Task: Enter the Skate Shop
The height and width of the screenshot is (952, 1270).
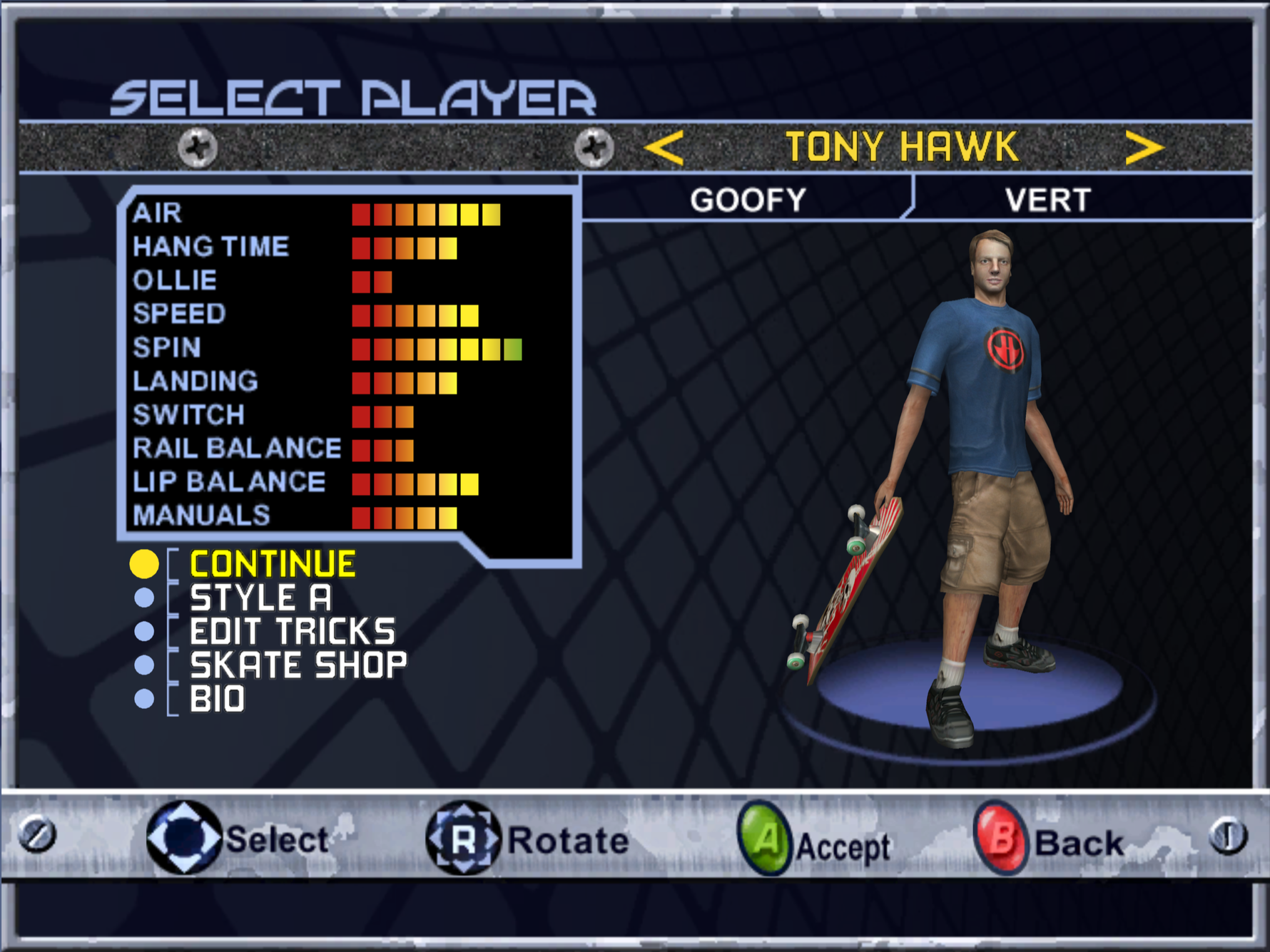Action: click(298, 665)
